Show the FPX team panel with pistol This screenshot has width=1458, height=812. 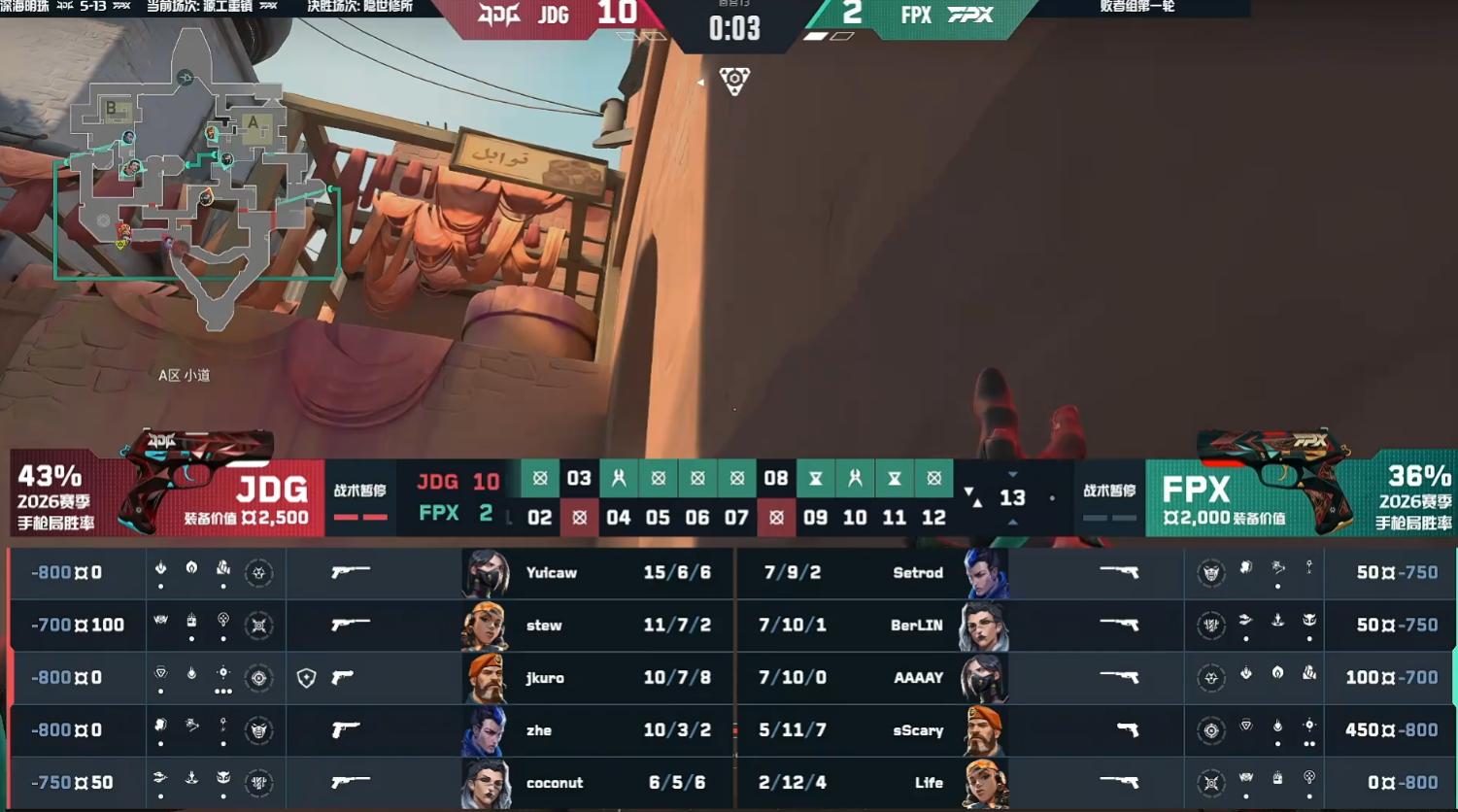click(1300, 493)
